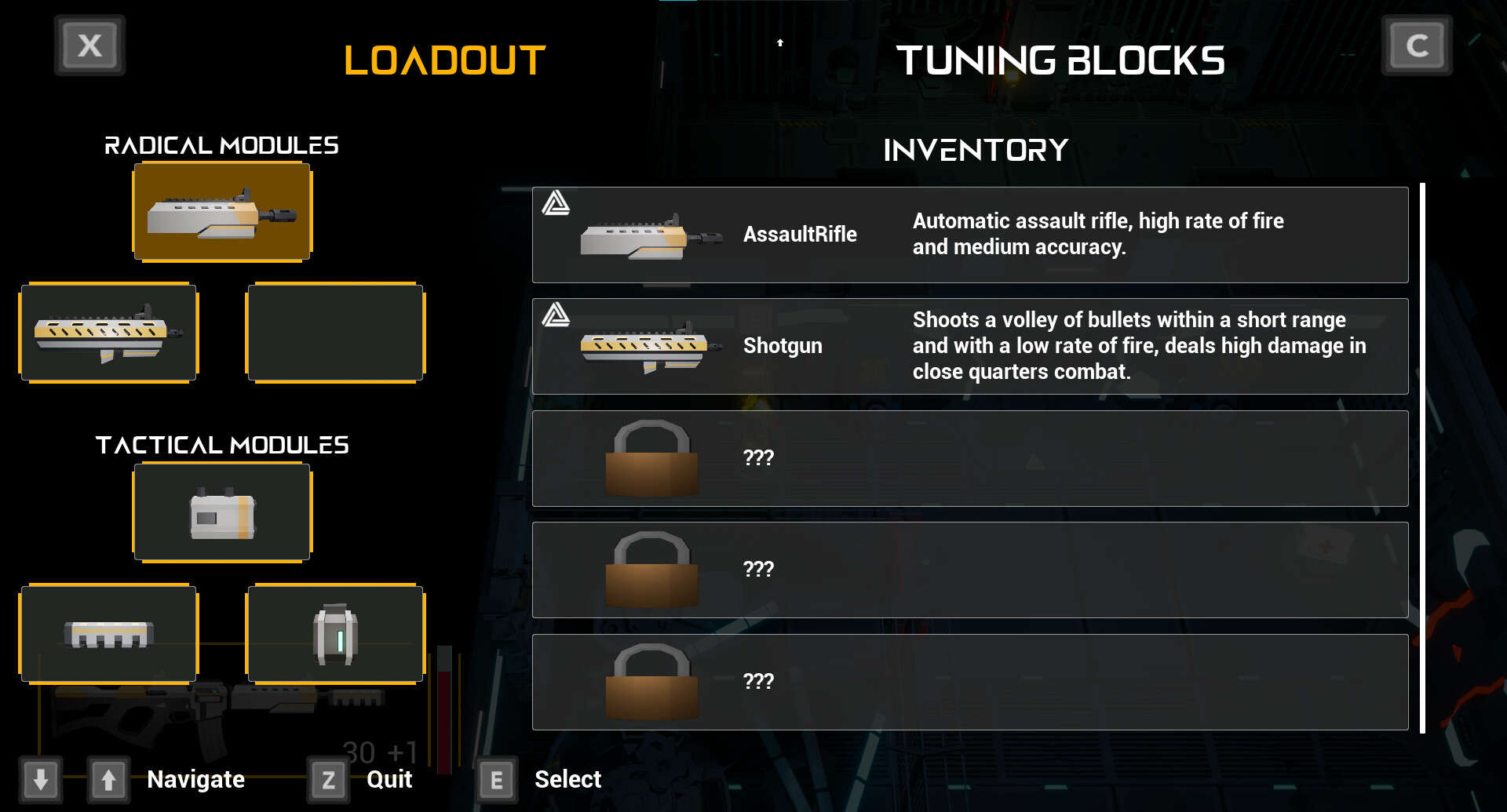Click the up Navigate arrow key icon
Viewport: 1507px width, 812px height.
point(108,779)
